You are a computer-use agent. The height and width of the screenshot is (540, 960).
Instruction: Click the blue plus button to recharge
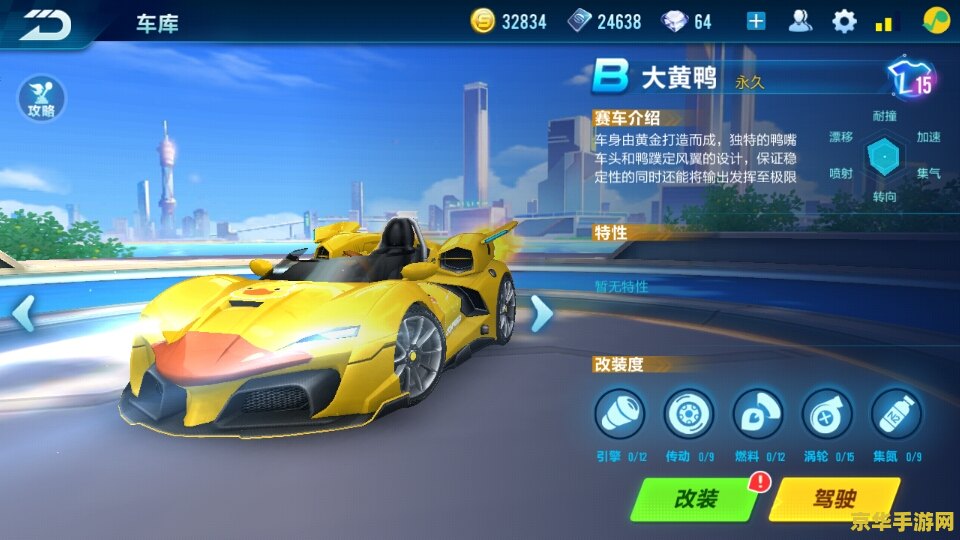(756, 21)
